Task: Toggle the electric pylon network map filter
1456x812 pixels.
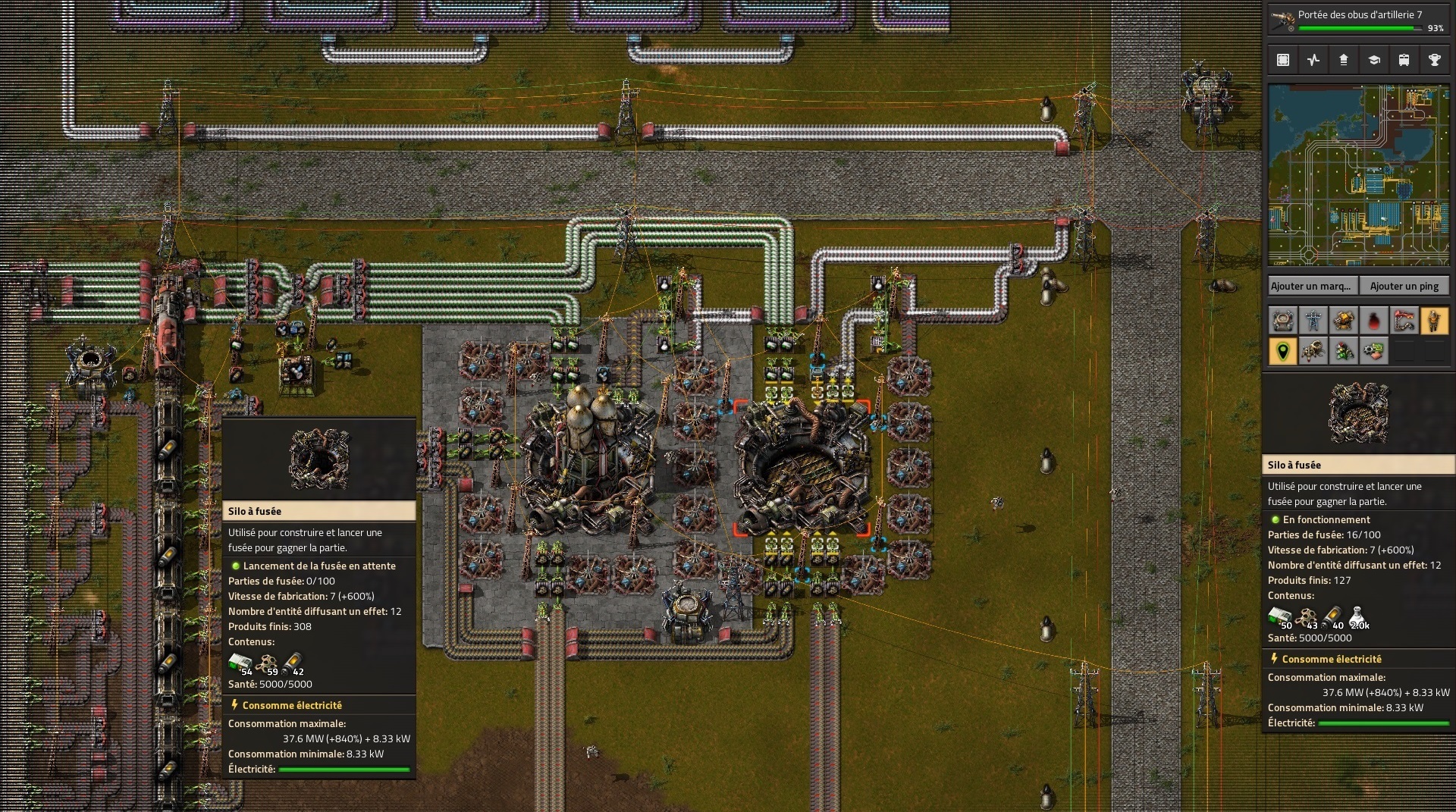Action: click(1313, 321)
